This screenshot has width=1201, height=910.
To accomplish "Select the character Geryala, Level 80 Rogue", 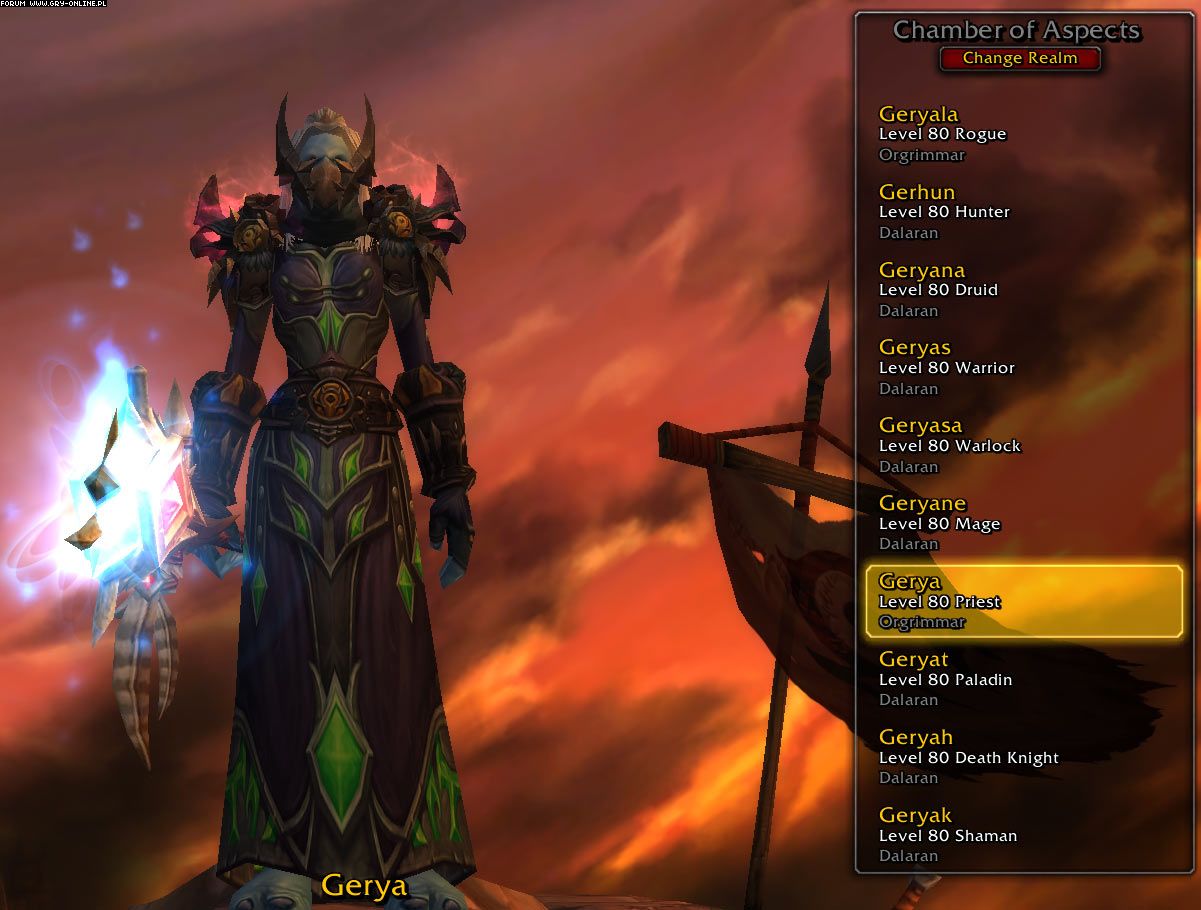I will pyautogui.click(x=1020, y=134).
